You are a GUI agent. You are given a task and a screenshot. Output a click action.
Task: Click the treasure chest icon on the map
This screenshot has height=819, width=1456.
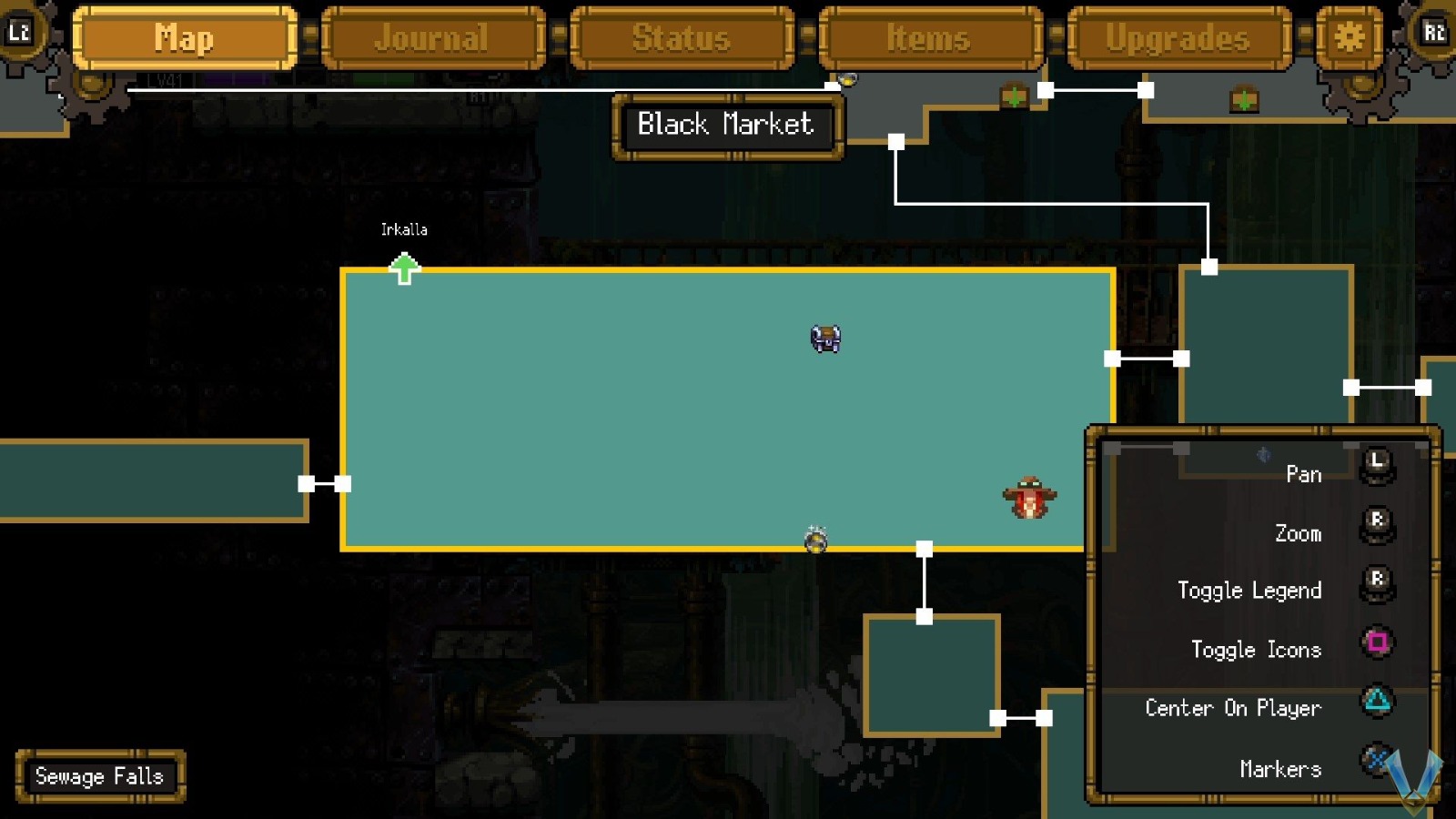pos(824,338)
